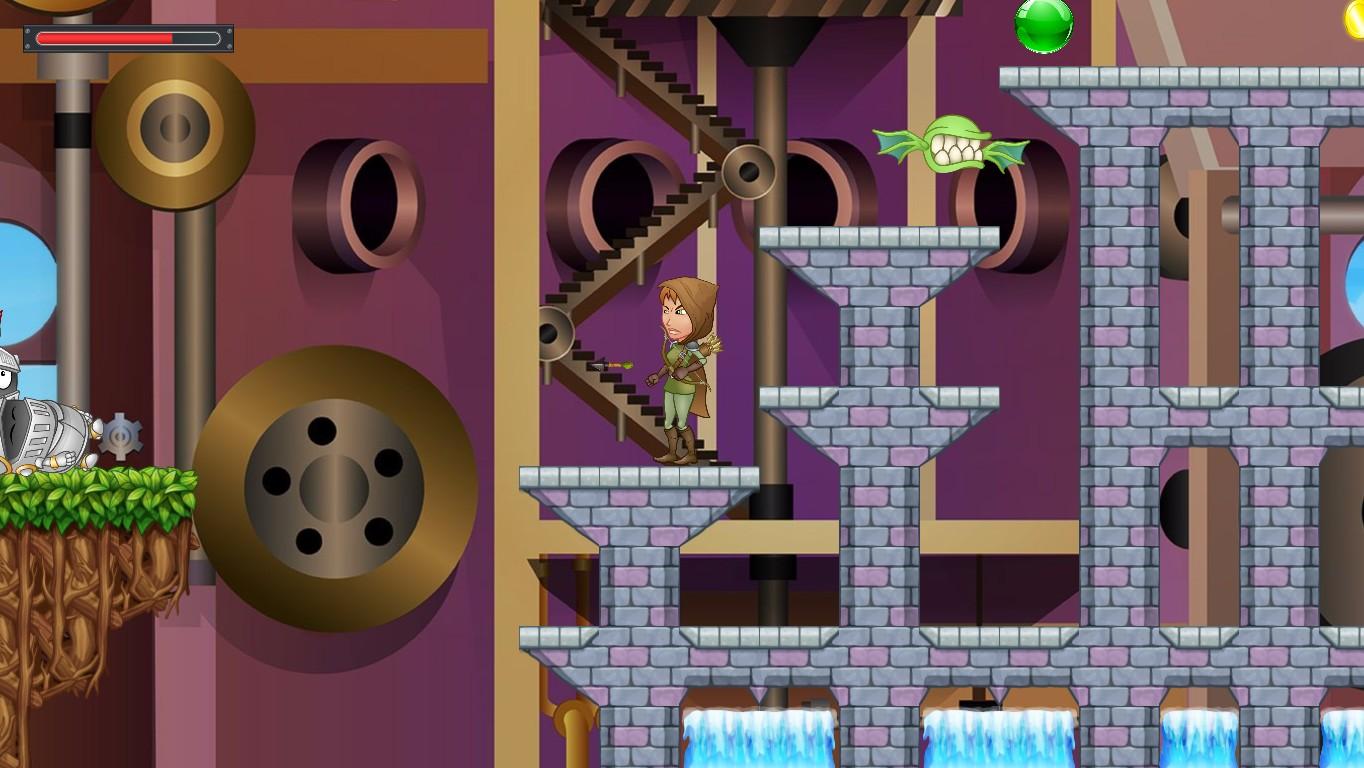Click the green gem collectible at top right
1364x768 pixels.
point(1046,25)
